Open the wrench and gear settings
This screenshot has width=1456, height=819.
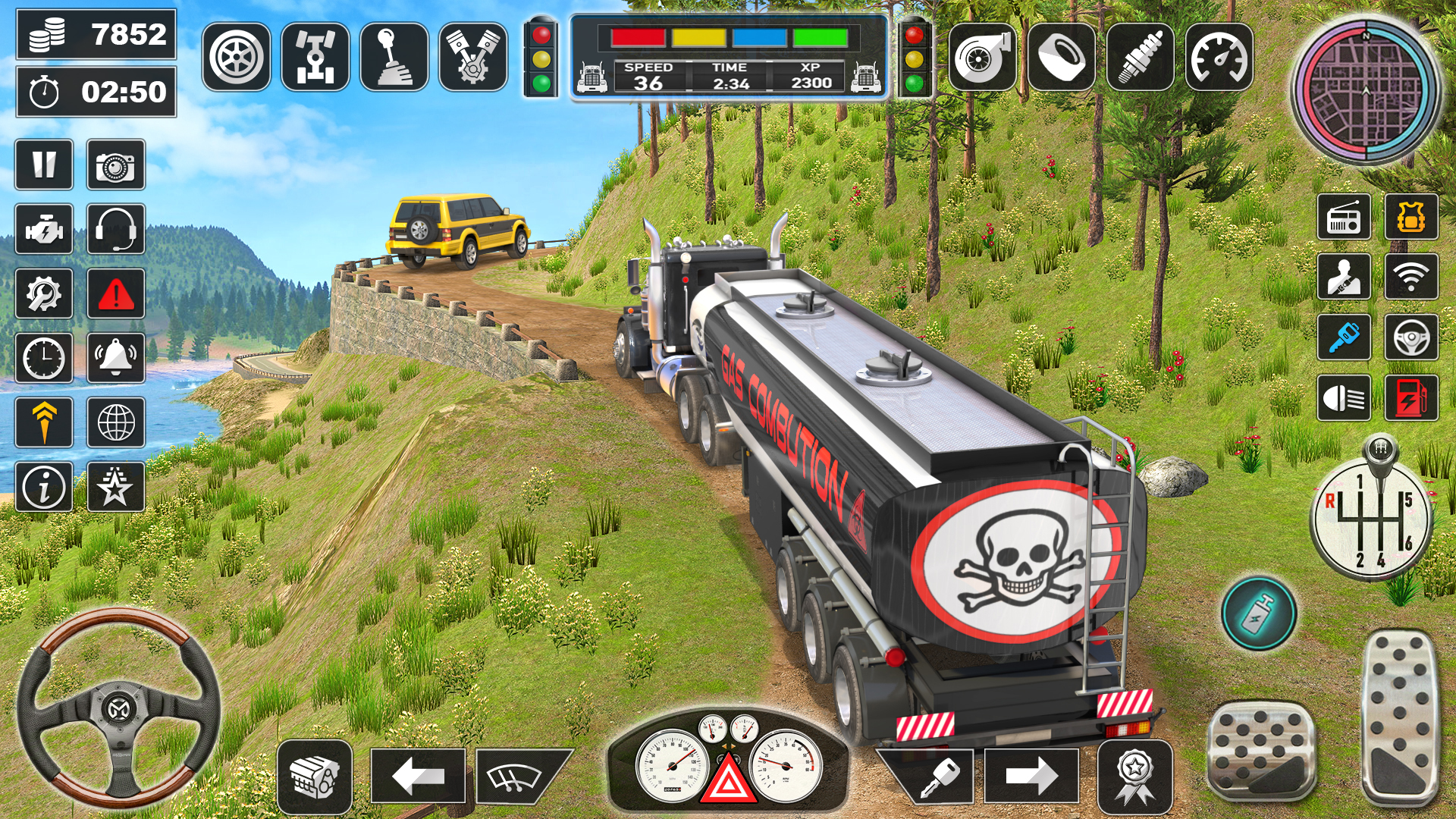pyautogui.click(x=44, y=293)
